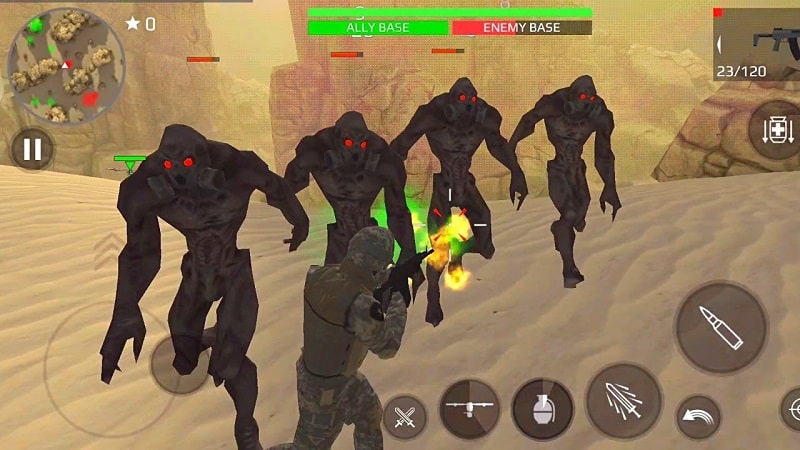Image resolution: width=800 pixels, height=450 pixels.
Task: Open the rifle weapon selector panel
Action: (x=758, y=44)
